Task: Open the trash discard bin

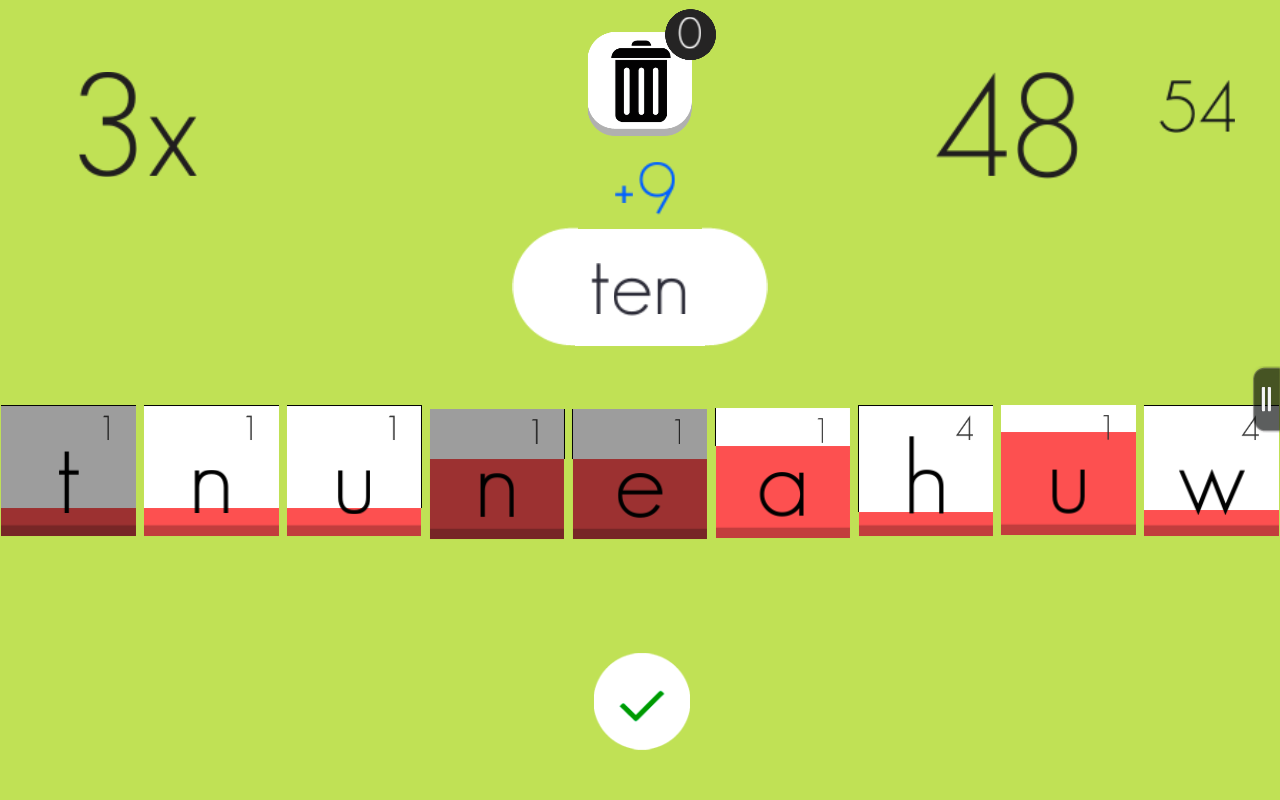Action: (x=640, y=80)
